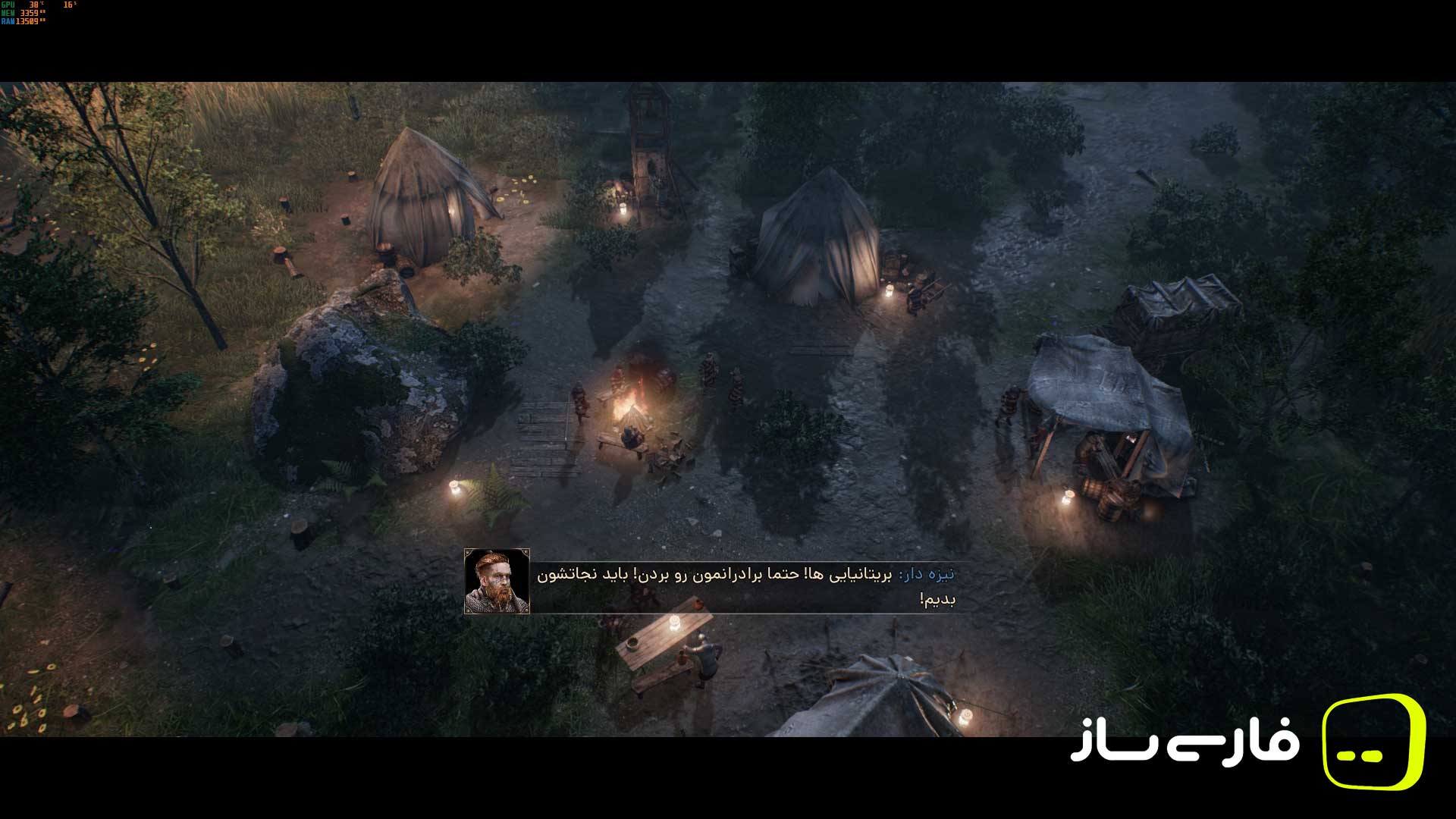Click the bearded spearman portrait in dialogue
This screenshot has height=819, width=1456.
497,581
